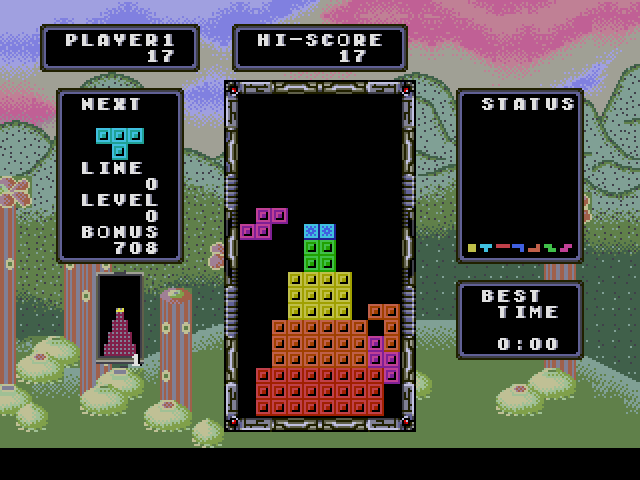Select the orange L piece in Status

(x=535, y=247)
